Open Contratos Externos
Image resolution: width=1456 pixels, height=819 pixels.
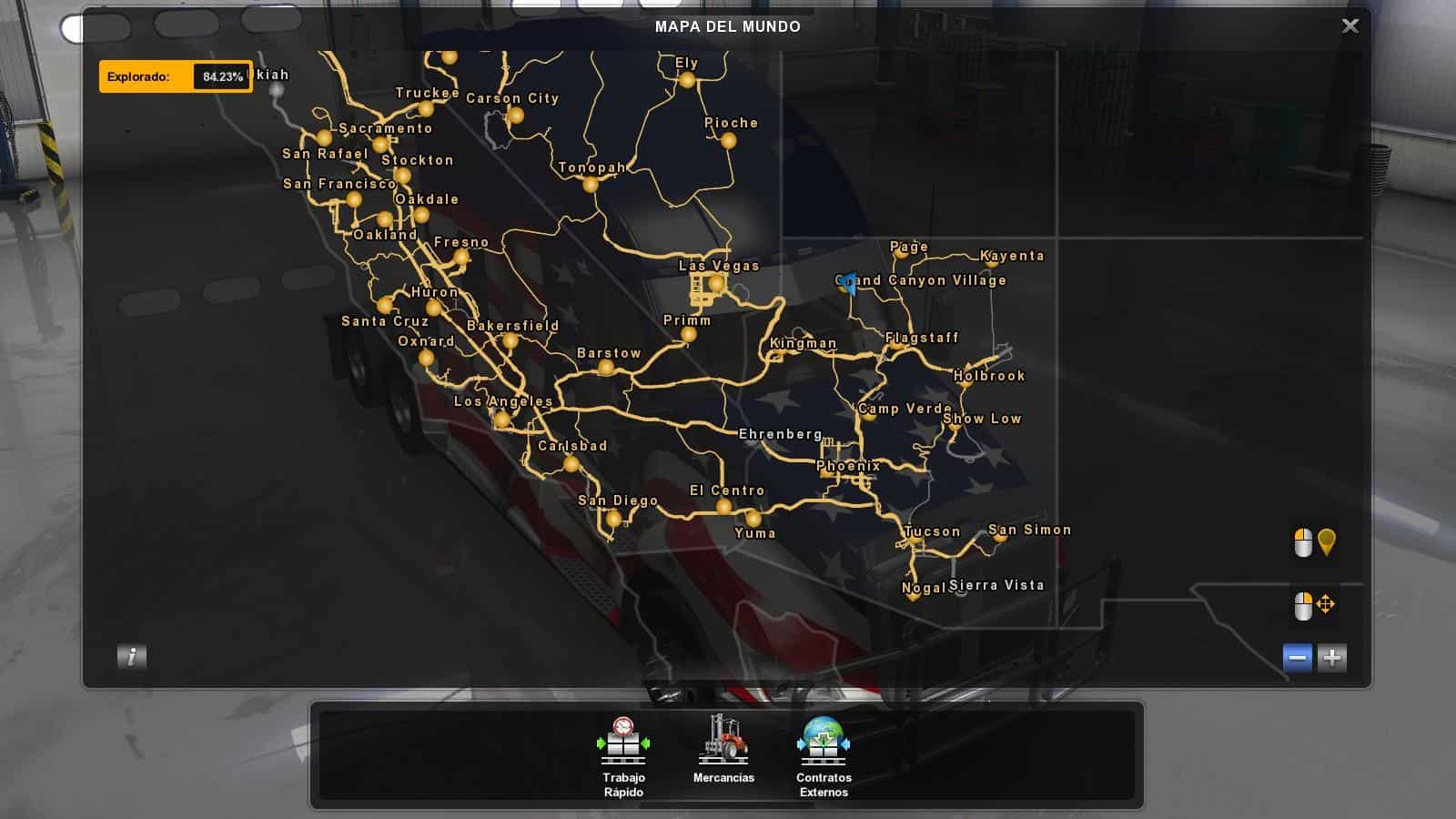pyautogui.click(x=824, y=756)
